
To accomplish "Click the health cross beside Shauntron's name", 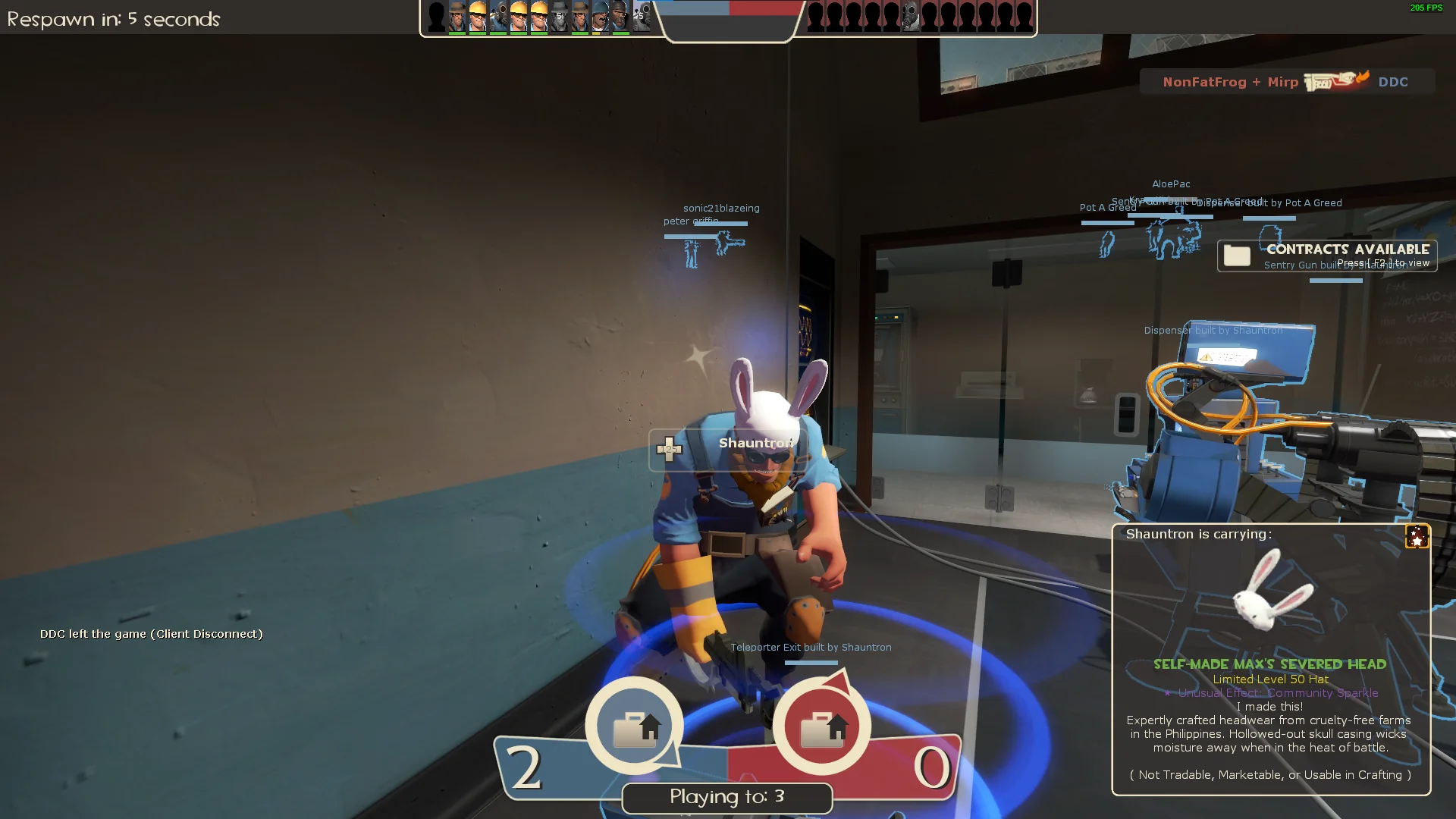I will 669,450.
